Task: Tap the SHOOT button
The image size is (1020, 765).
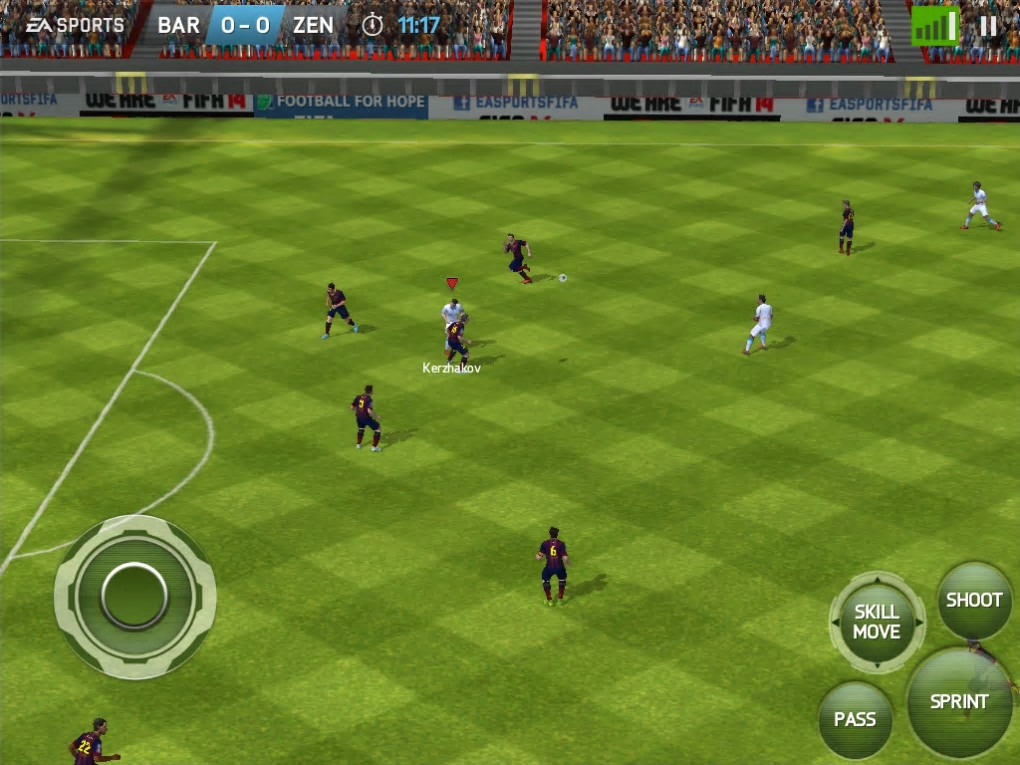Action: pos(974,601)
